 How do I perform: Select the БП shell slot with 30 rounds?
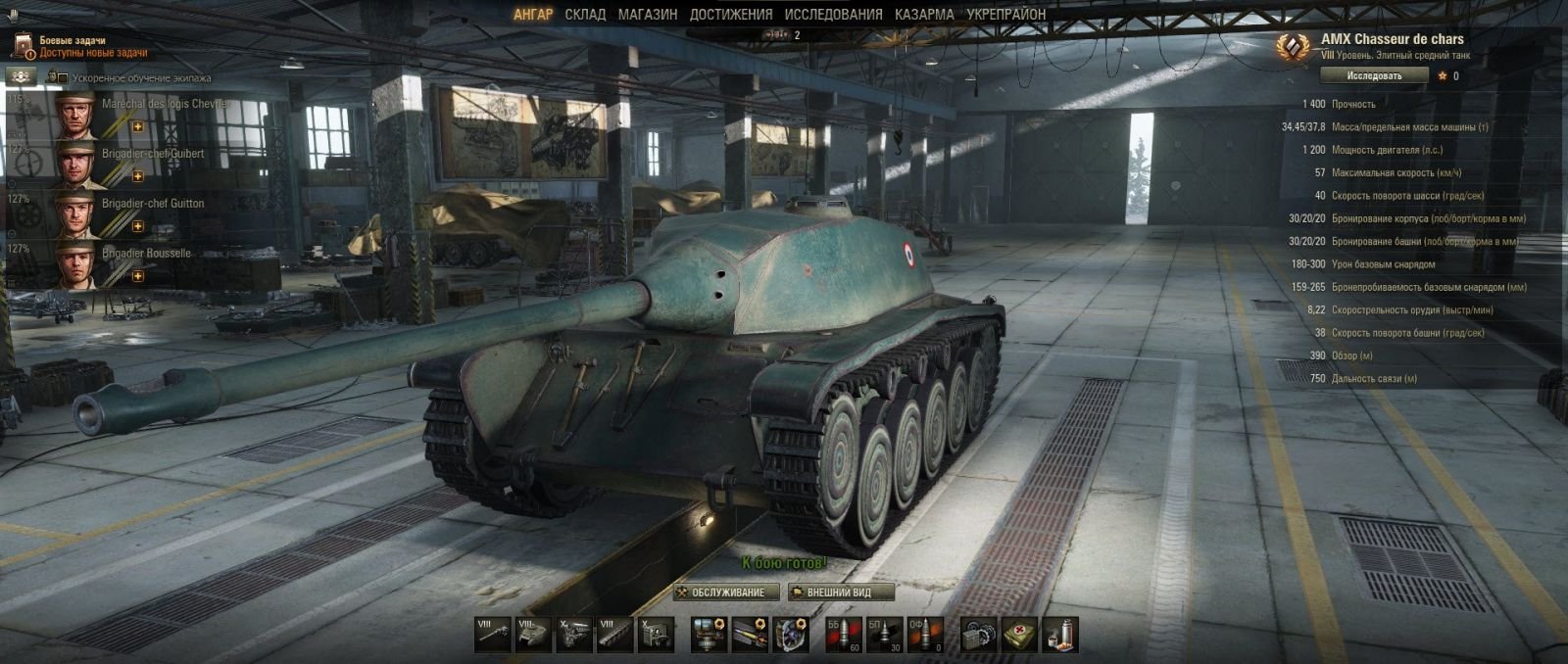(x=884, y=635)
